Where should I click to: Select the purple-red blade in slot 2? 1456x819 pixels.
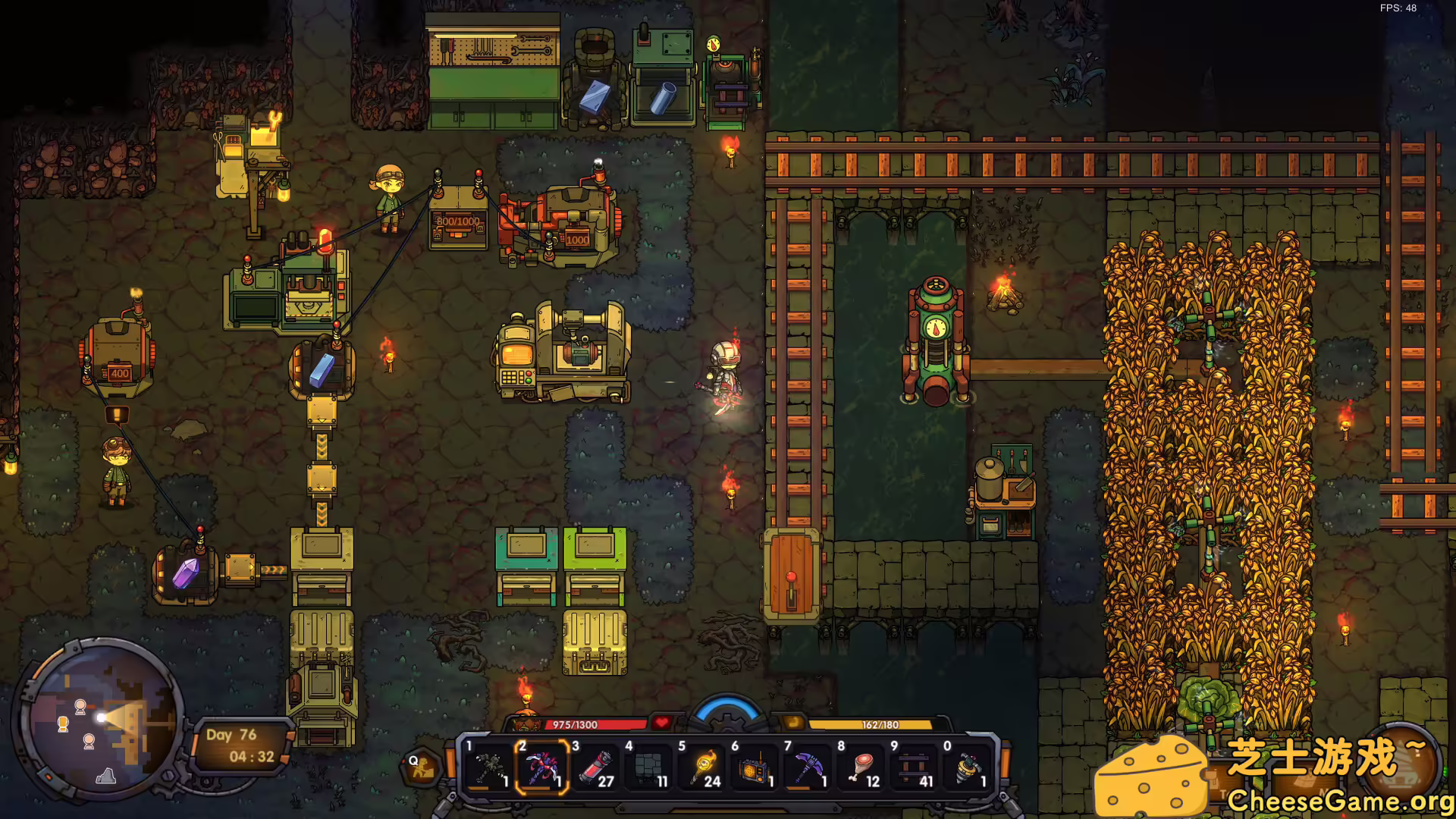pyautogui.click(x=541, y=767)
